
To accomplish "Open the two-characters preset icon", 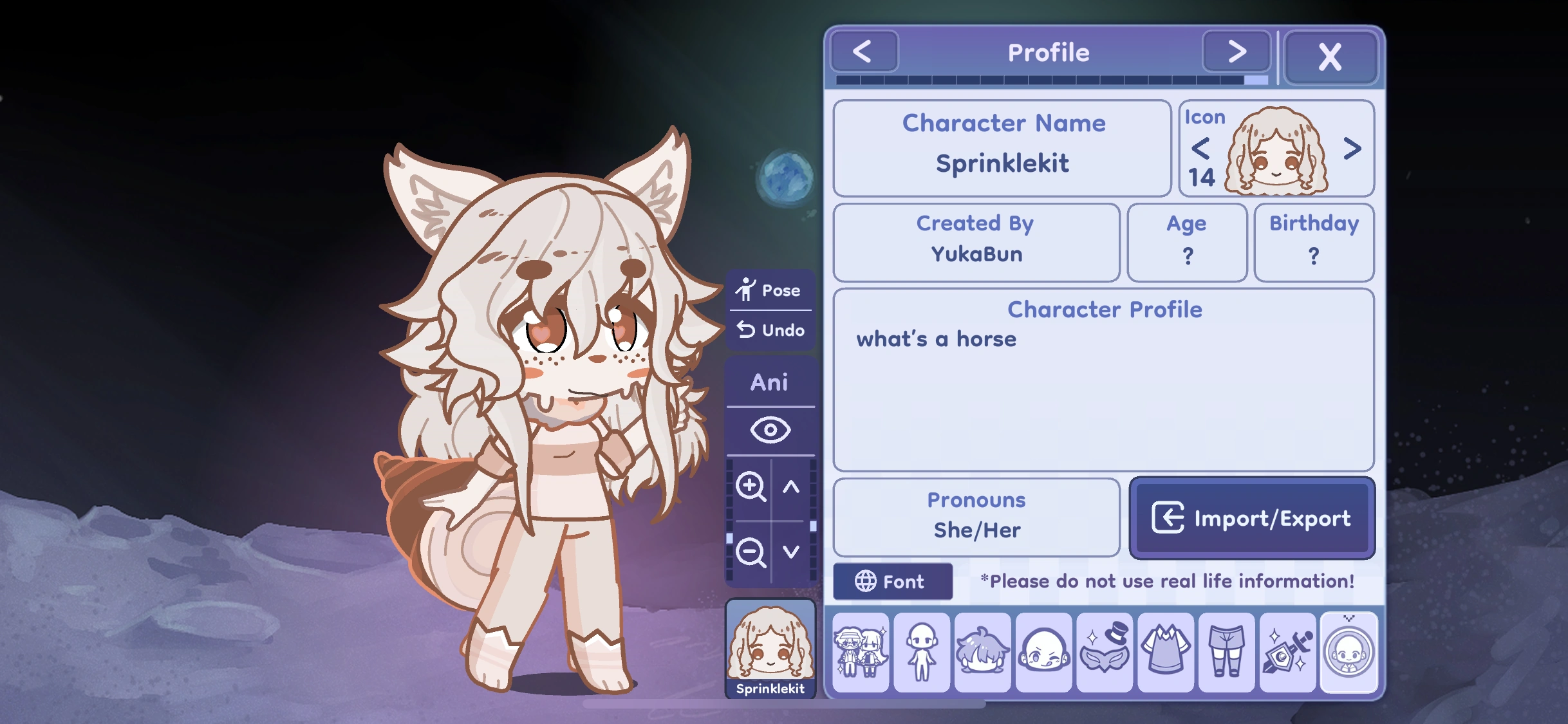I will (x=861, y=653).
